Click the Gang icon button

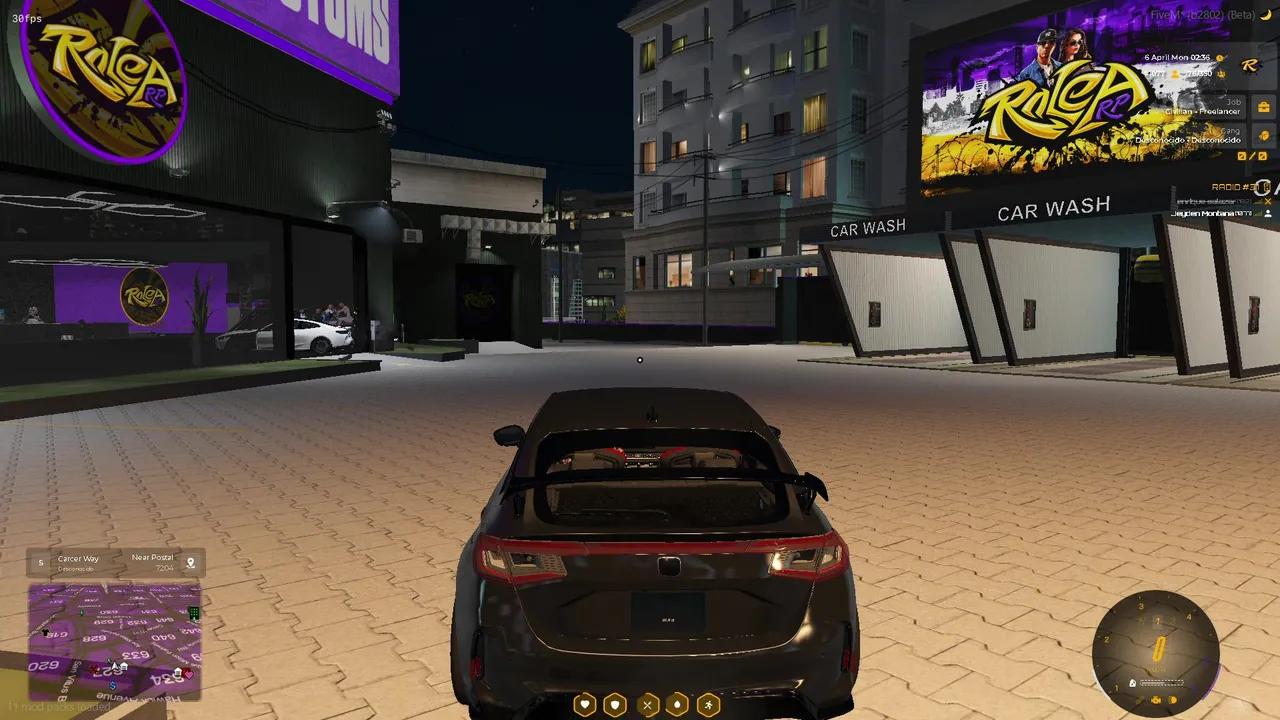tap(1263, 135)
